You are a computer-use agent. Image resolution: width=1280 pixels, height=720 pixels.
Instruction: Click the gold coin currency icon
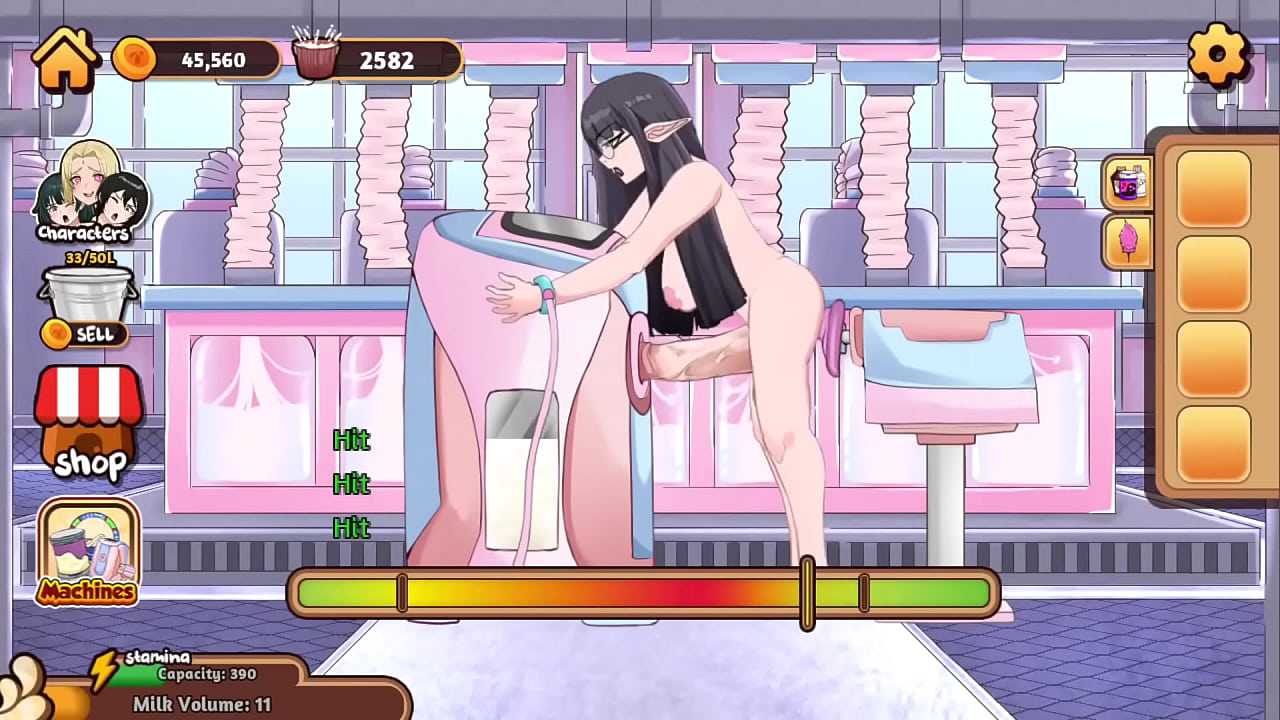(137, 57)
